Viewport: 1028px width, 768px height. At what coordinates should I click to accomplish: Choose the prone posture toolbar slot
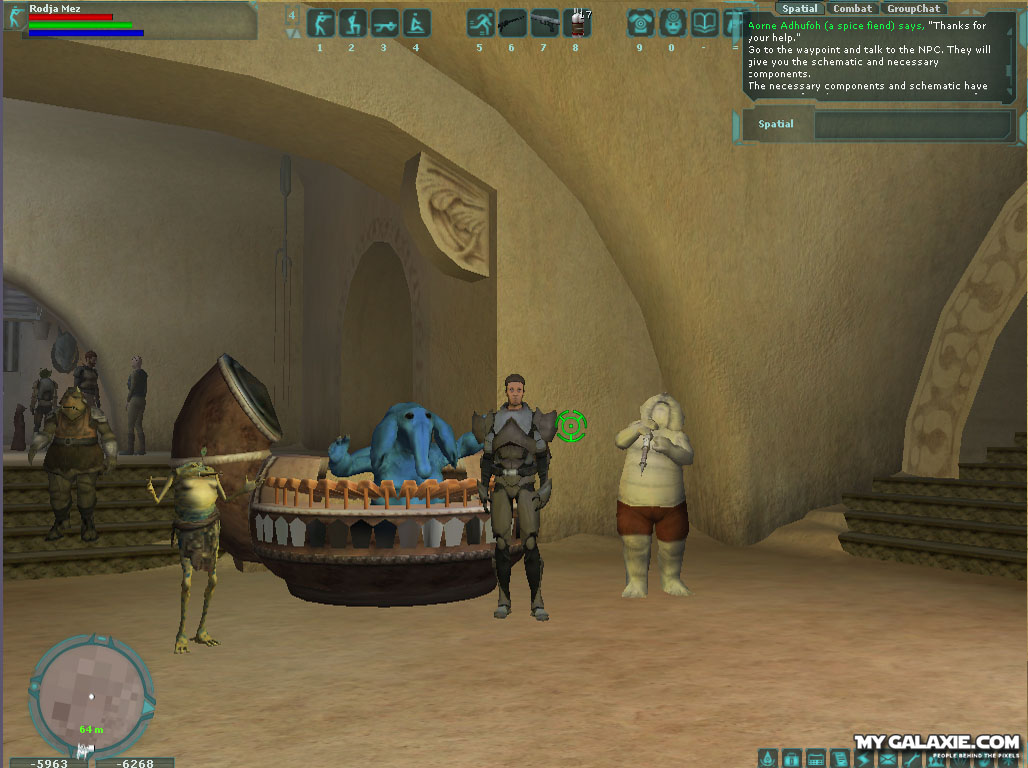384,22
